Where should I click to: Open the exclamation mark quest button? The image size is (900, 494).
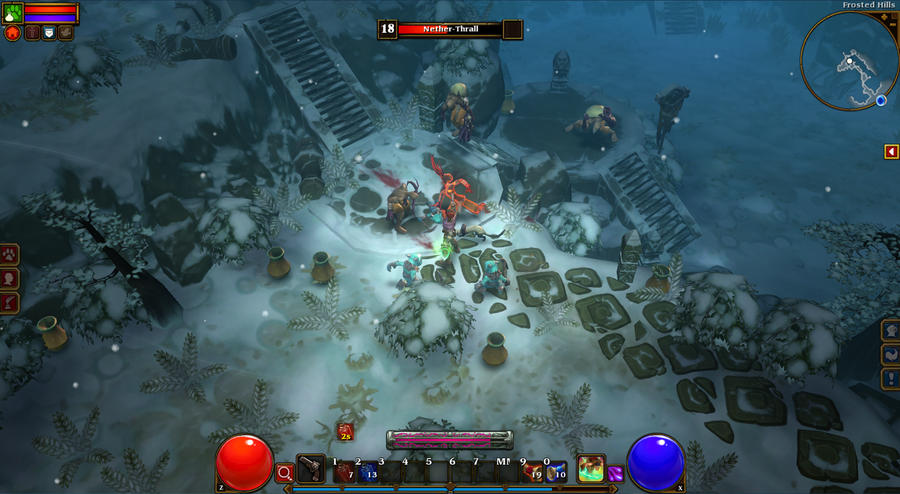pos(890,379)
